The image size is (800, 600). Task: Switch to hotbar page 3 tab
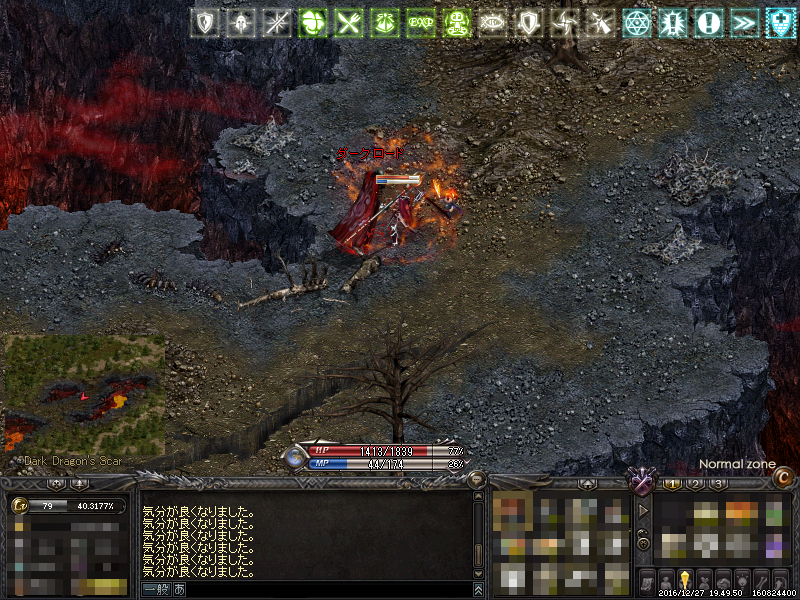(x=718, y=484)
